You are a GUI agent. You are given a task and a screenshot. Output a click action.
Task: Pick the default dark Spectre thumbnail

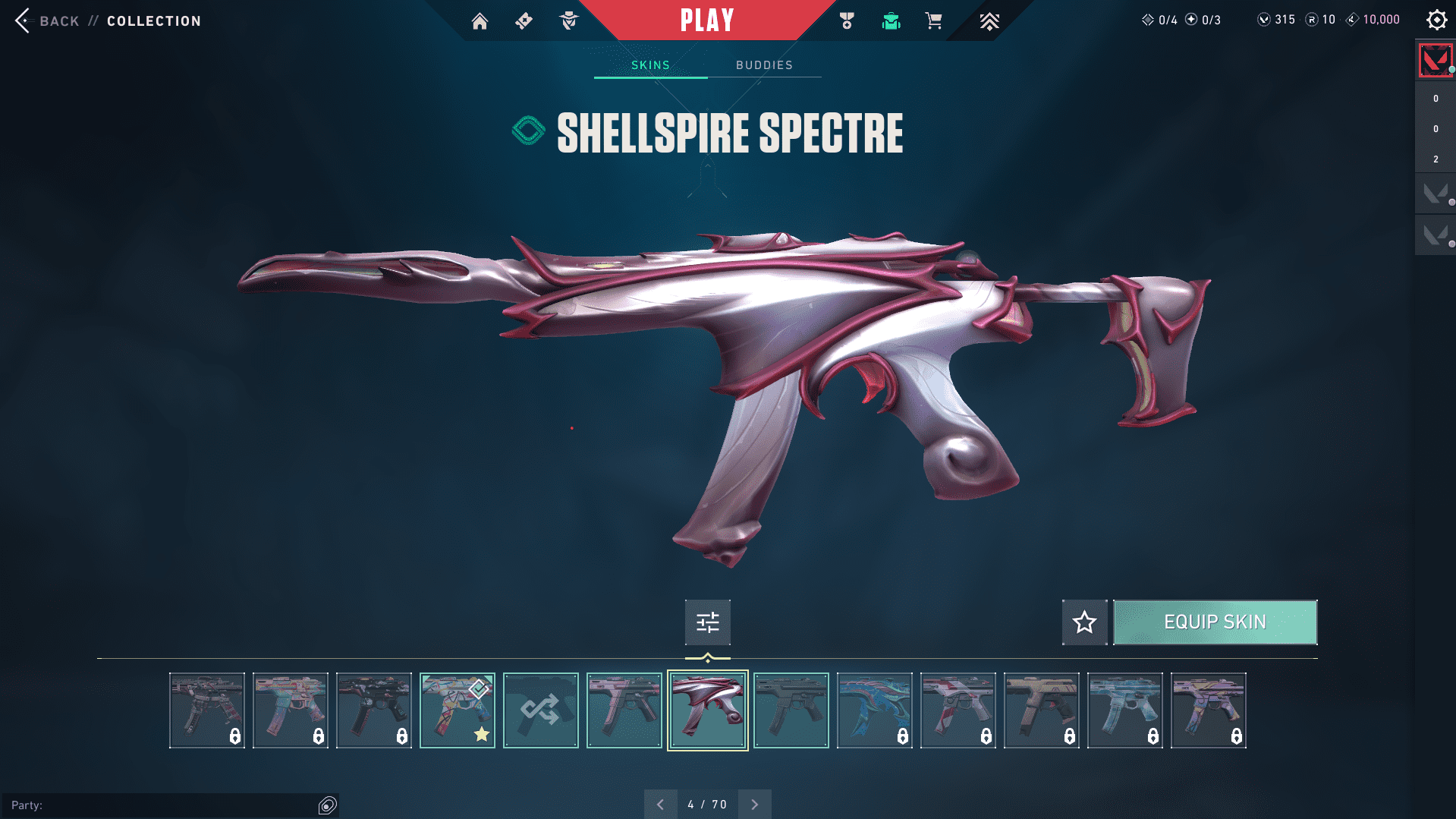(x=791, y=710)
